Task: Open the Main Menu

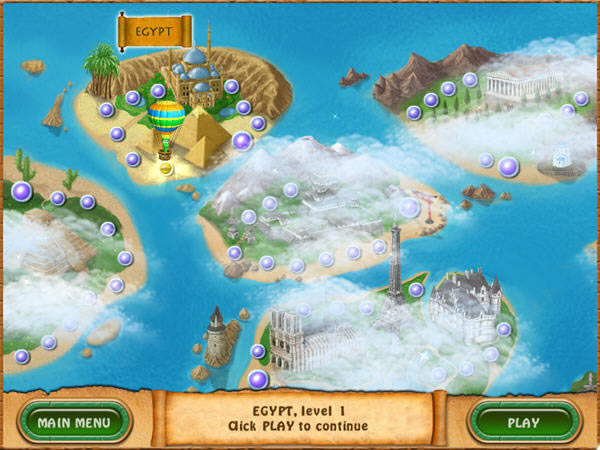Action: pyautogui.click(x=76, y=421)
